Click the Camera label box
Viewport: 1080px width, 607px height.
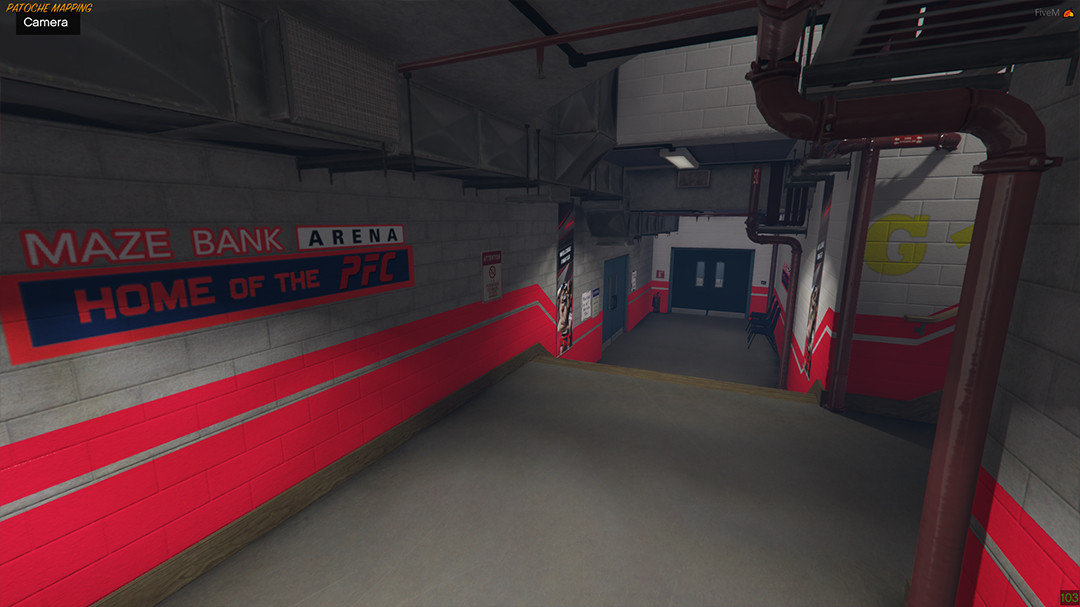pos(47,23)
